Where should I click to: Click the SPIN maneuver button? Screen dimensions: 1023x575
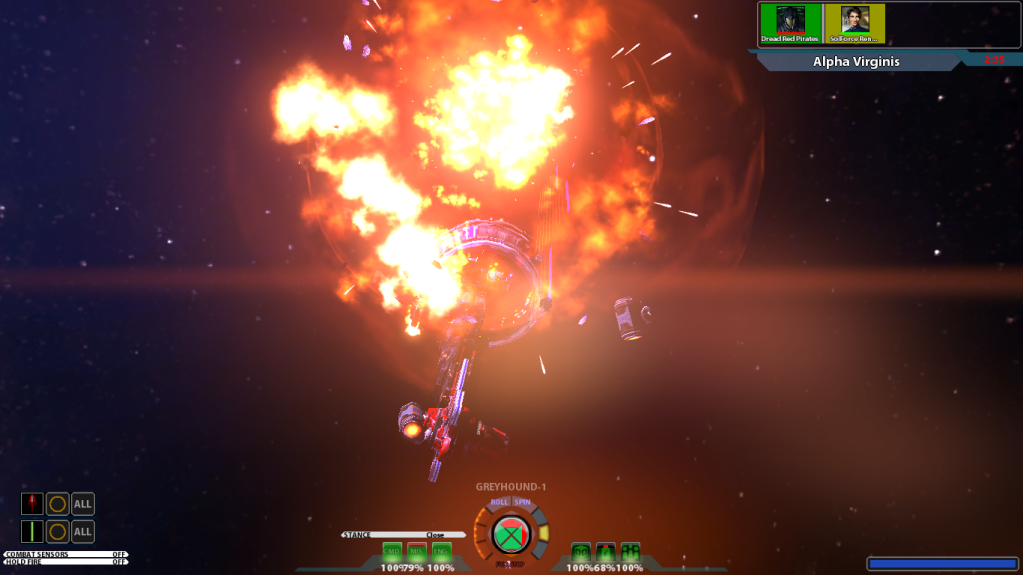(523, 502)
